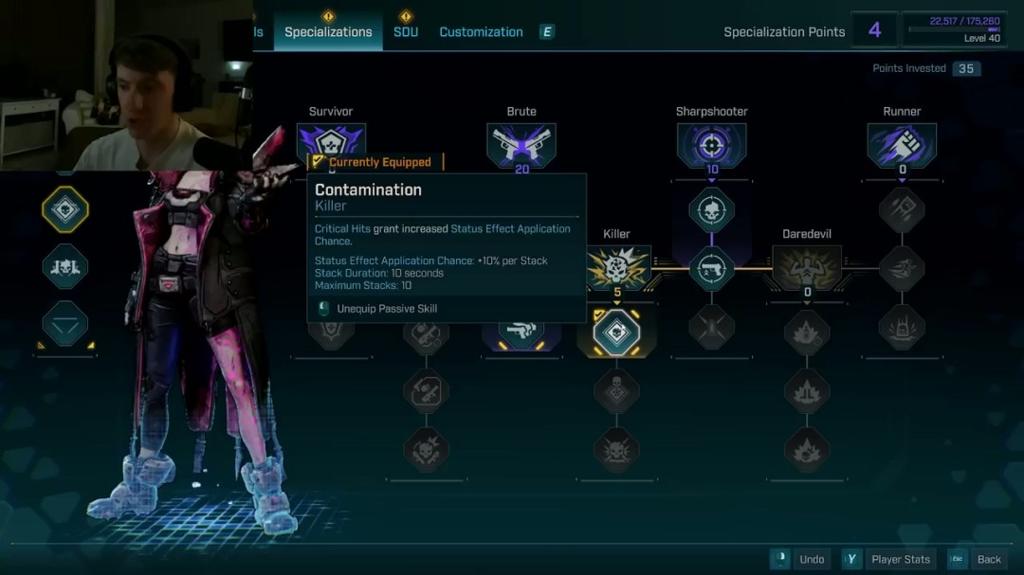Select the gun node under Brute
Image resolution: width=1024 pixels, height=575 pixels.
tap(521, 330)
